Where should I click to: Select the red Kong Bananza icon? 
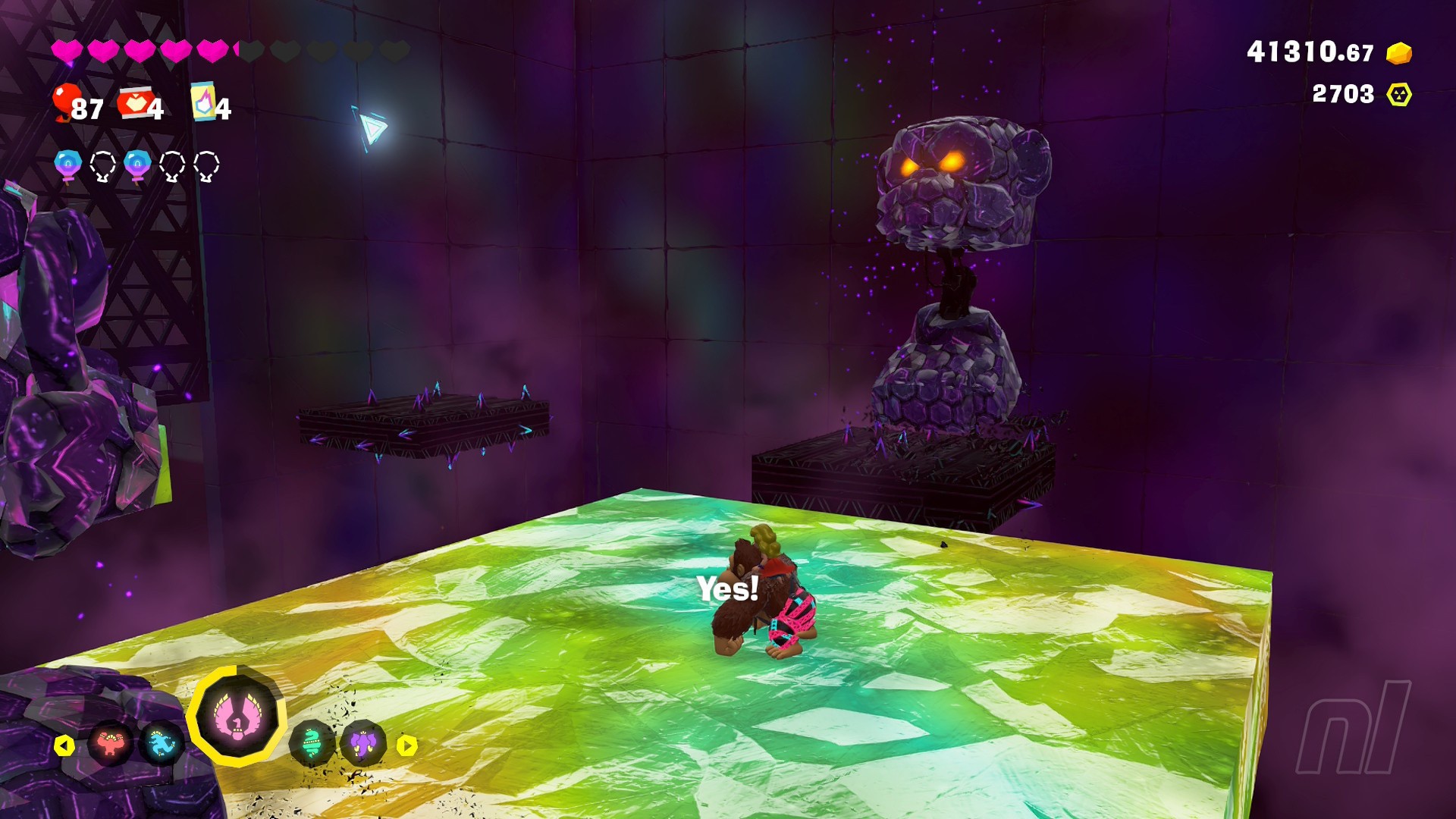tap(111, 744)
